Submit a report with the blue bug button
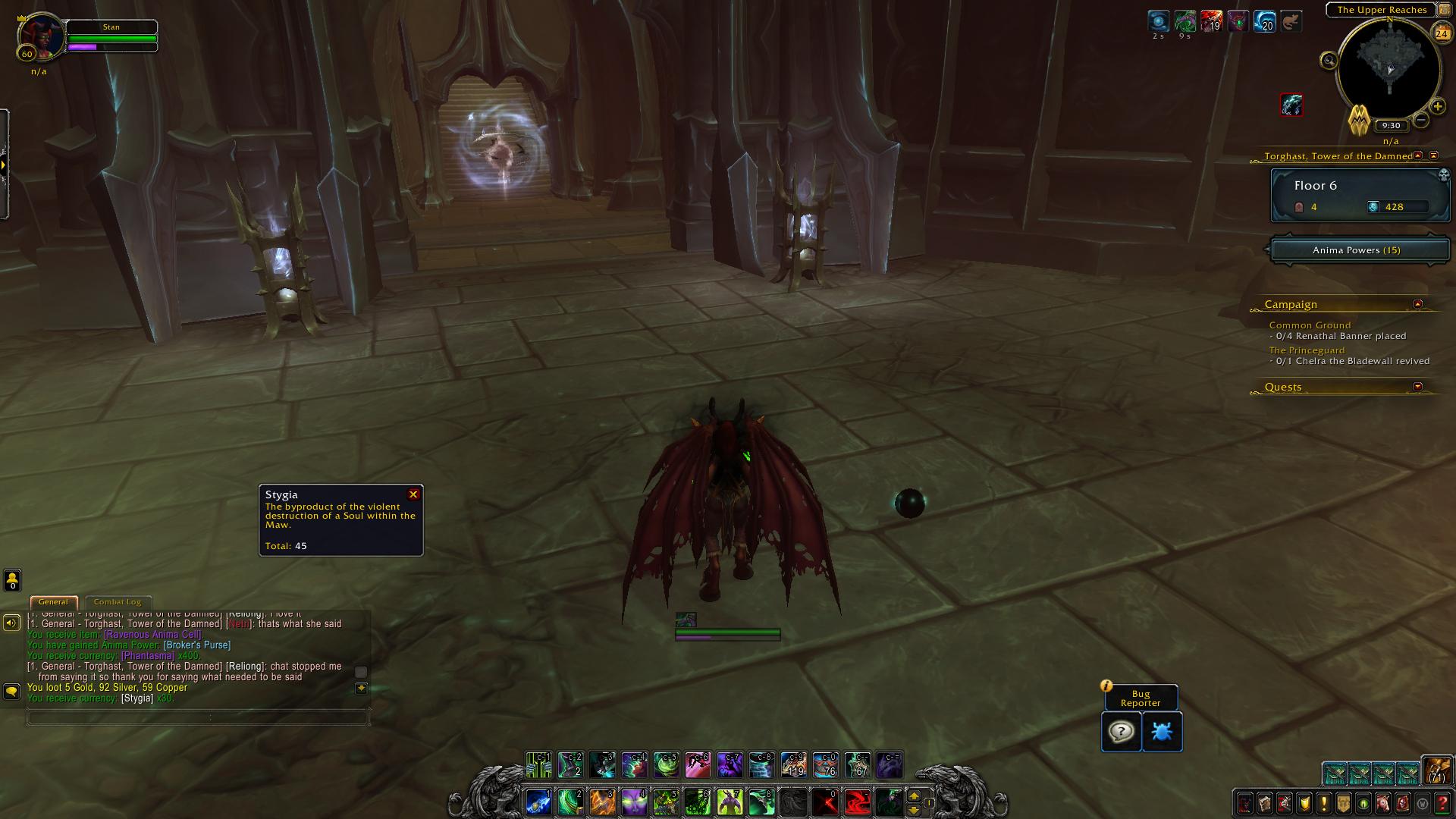The image size is (1456, 819). point(1162,732)
